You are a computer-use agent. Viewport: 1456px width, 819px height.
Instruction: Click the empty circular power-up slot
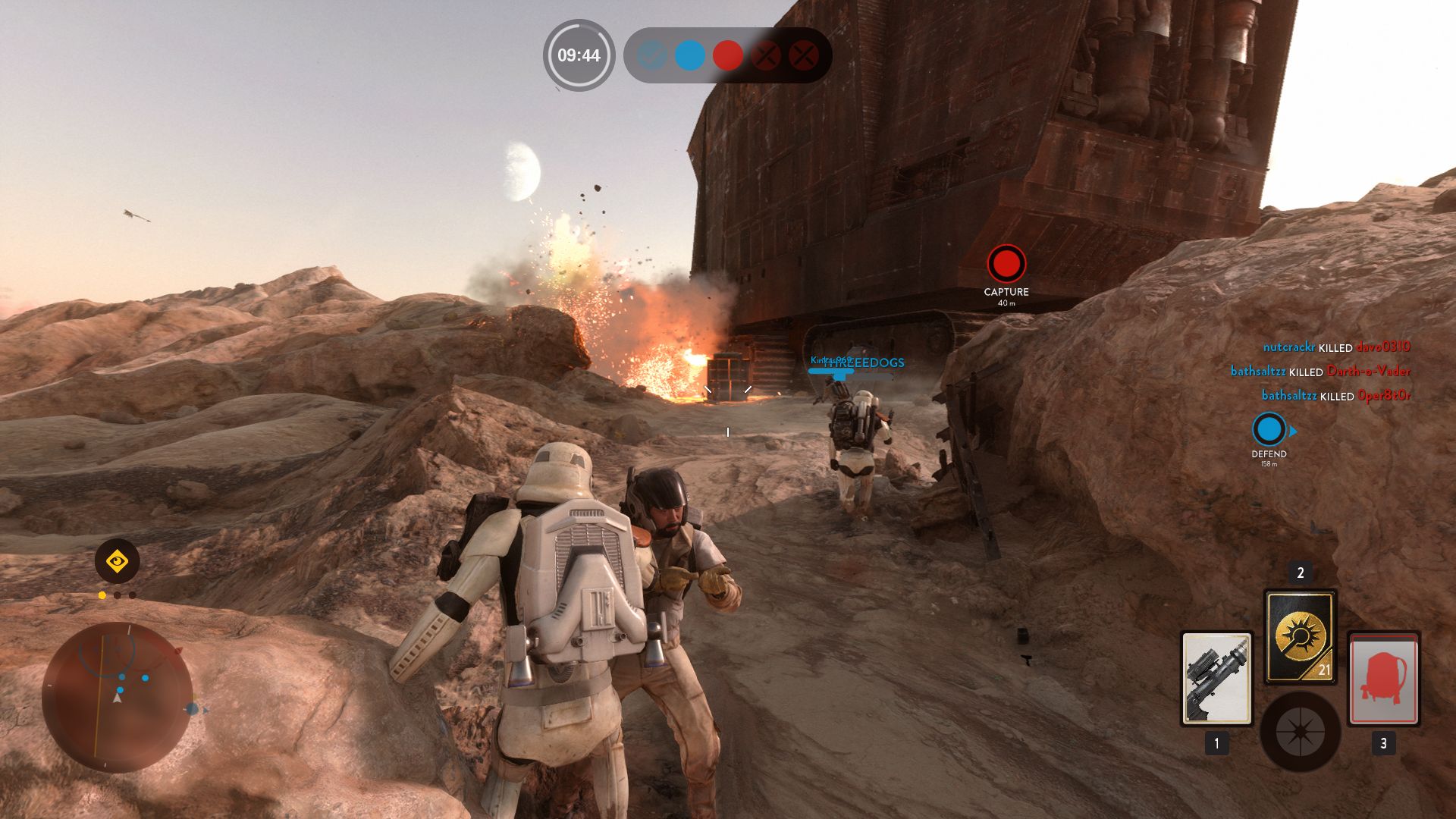pyautogui.click(x=1300, y=731)
